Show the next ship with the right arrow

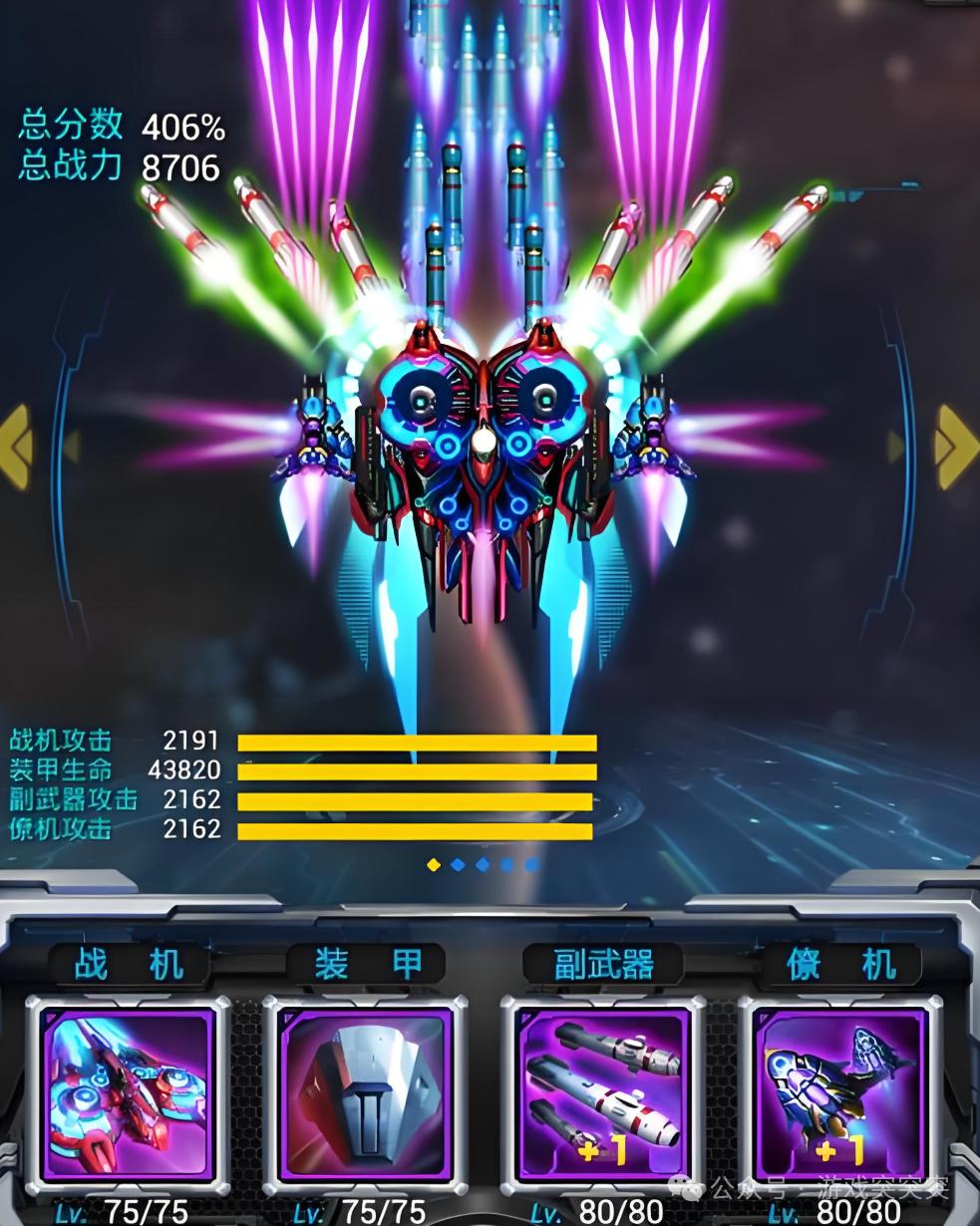(x=955, y=446)
